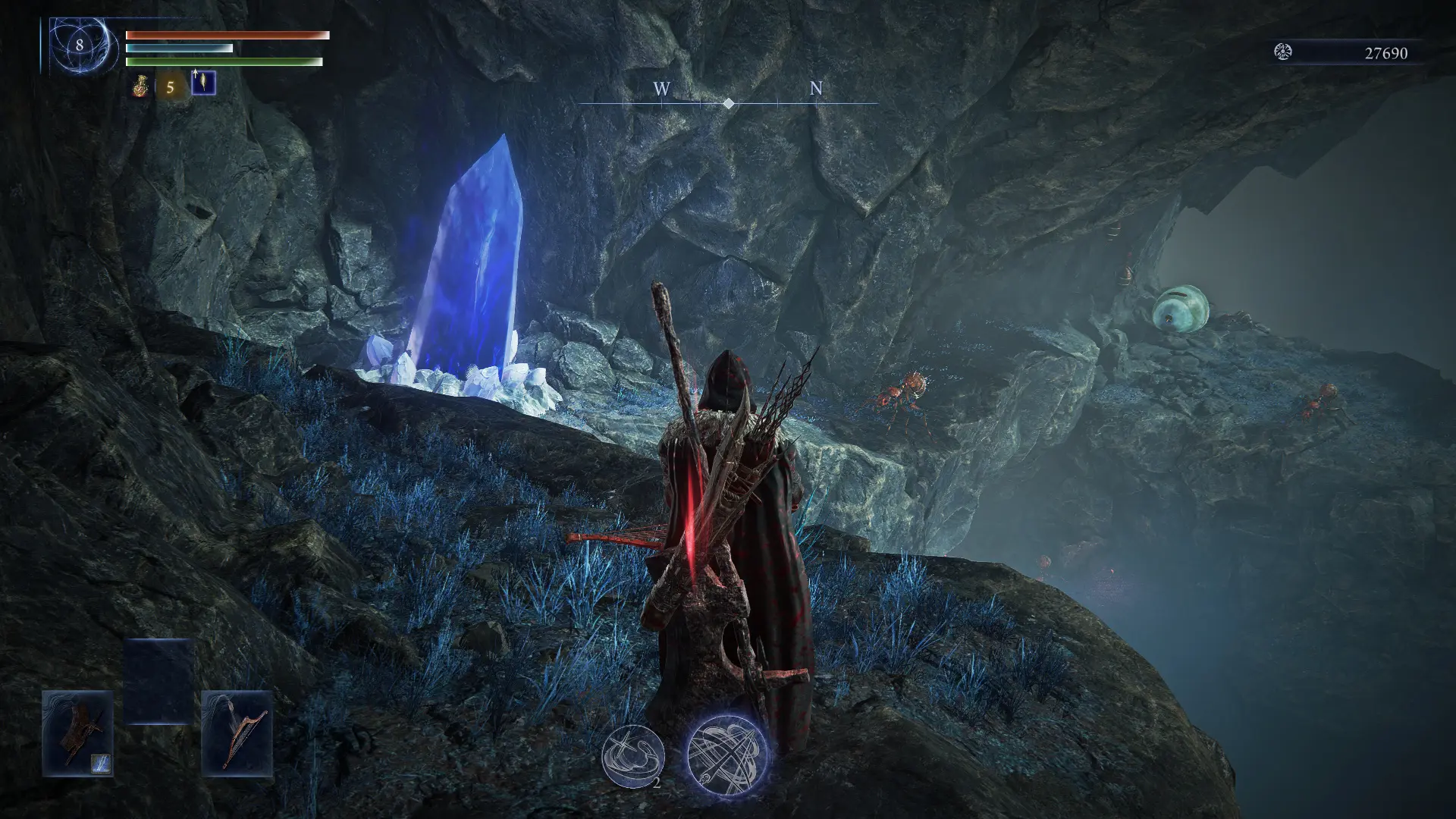1456x819 pixels.
Task: Select the left-hand weapon slot
Action: [x=77, y=732]
